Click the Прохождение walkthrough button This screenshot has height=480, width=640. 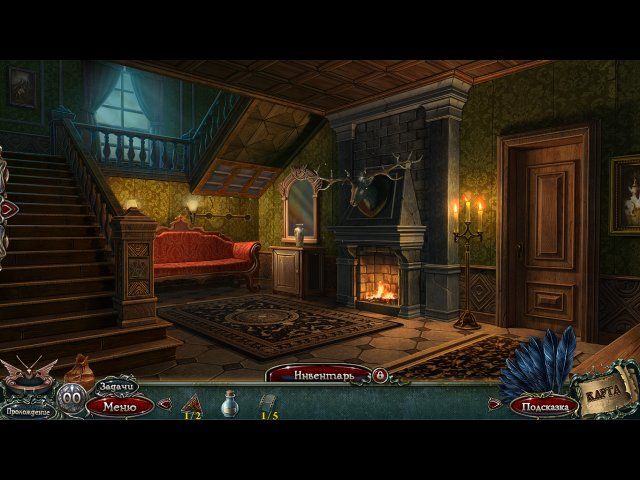pyautogui.click(x=30, y=410)
